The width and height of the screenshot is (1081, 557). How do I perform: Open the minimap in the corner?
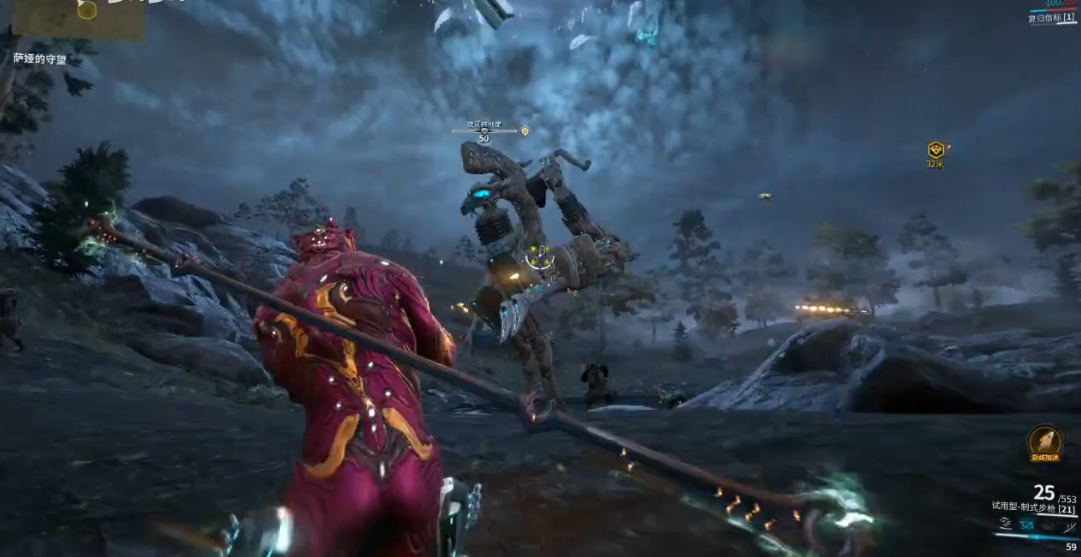pos(78,18)
